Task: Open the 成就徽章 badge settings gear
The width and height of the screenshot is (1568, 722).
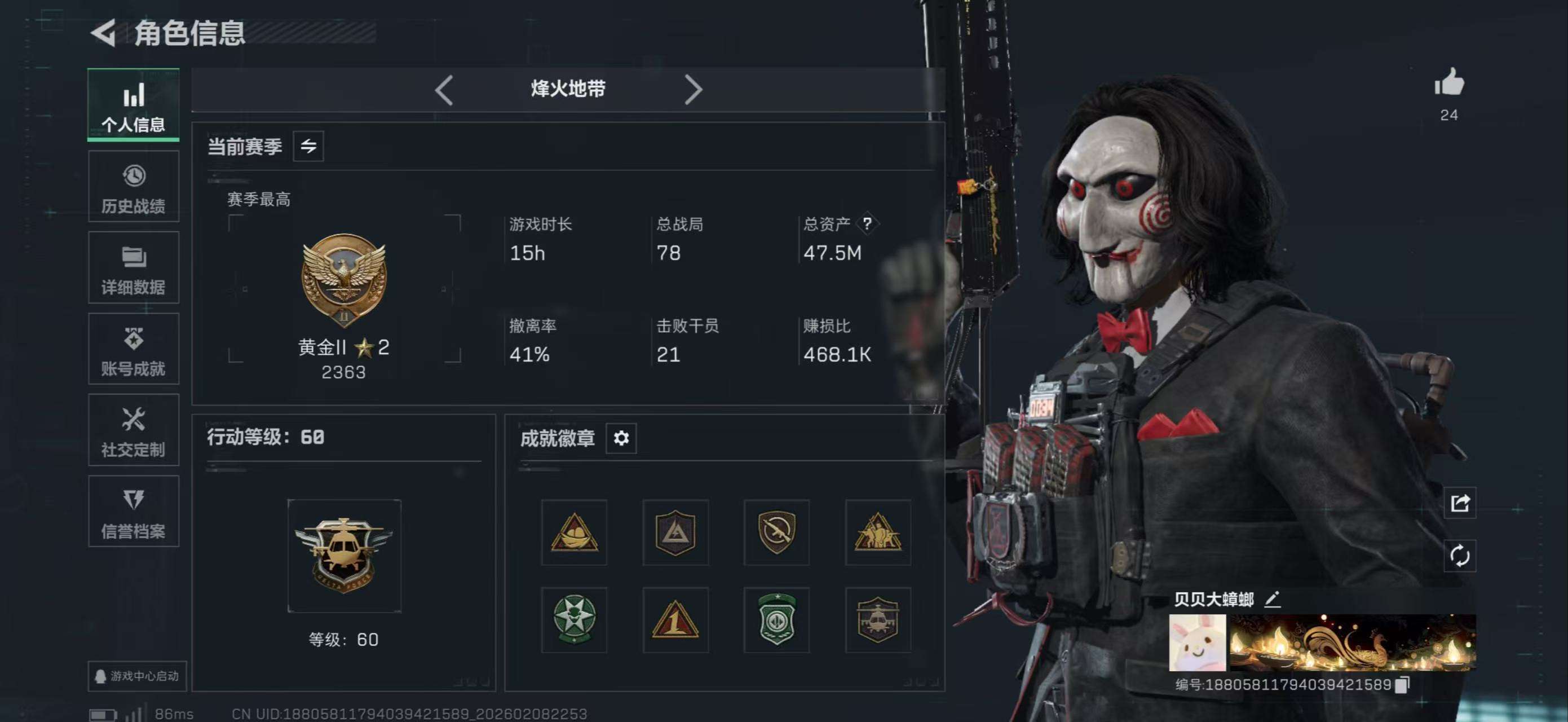Action: pos(621,438)
